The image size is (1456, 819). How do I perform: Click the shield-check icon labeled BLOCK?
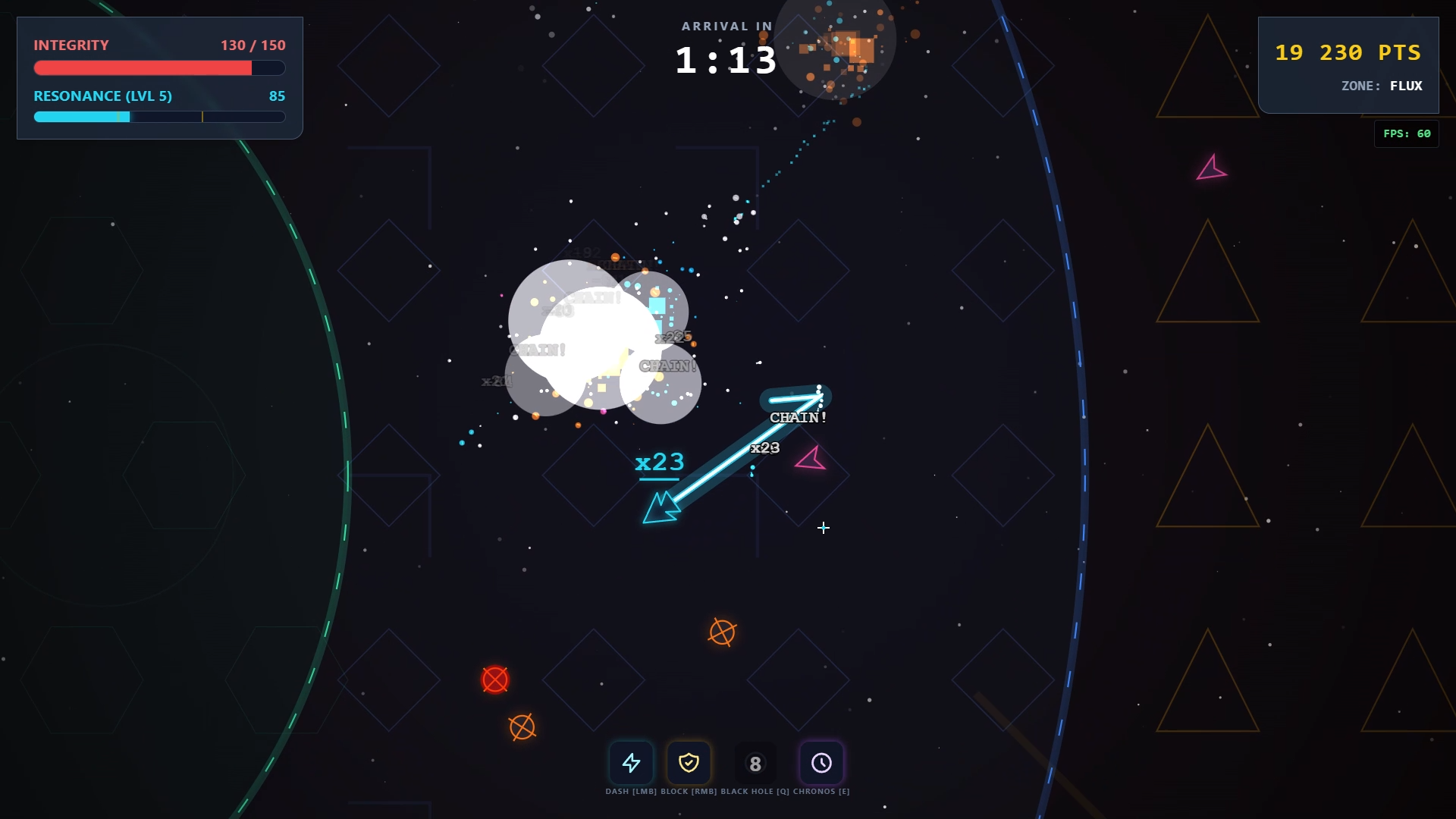pos(689,764)
